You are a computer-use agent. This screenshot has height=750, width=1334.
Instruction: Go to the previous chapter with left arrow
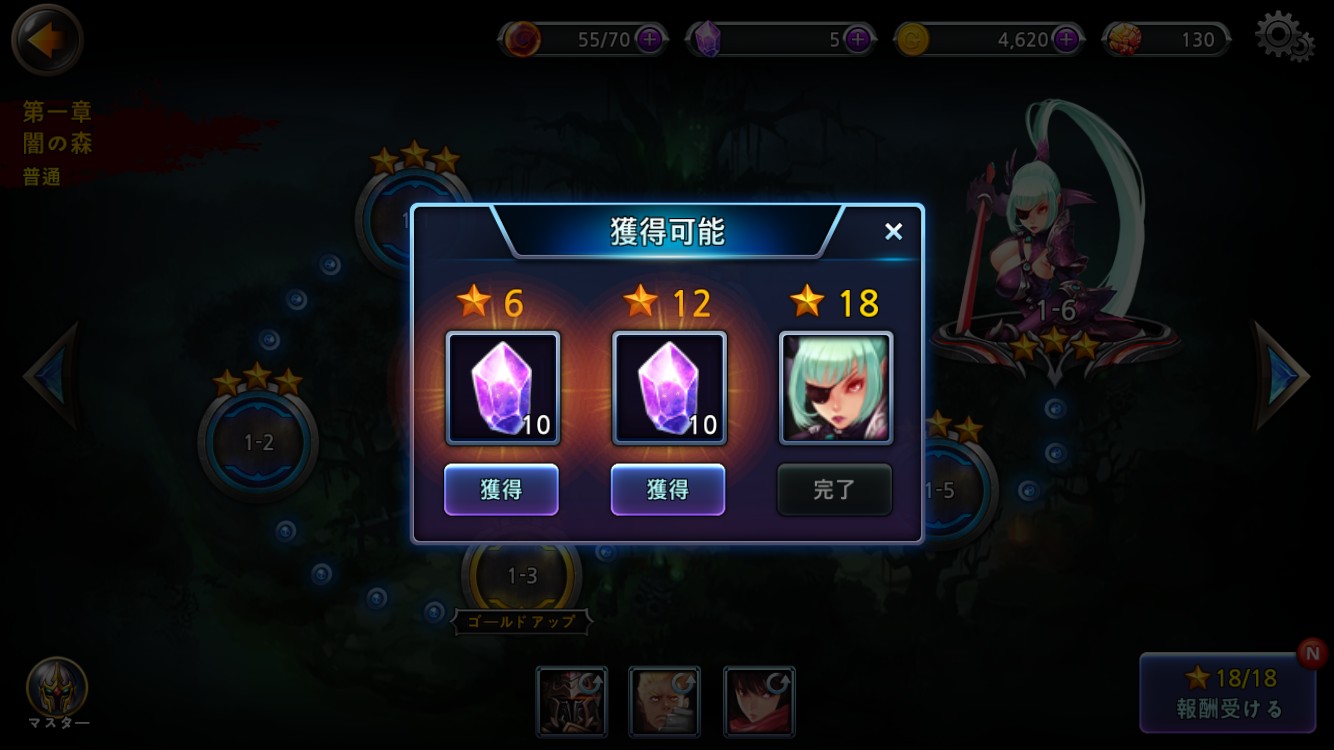(50, 376)
